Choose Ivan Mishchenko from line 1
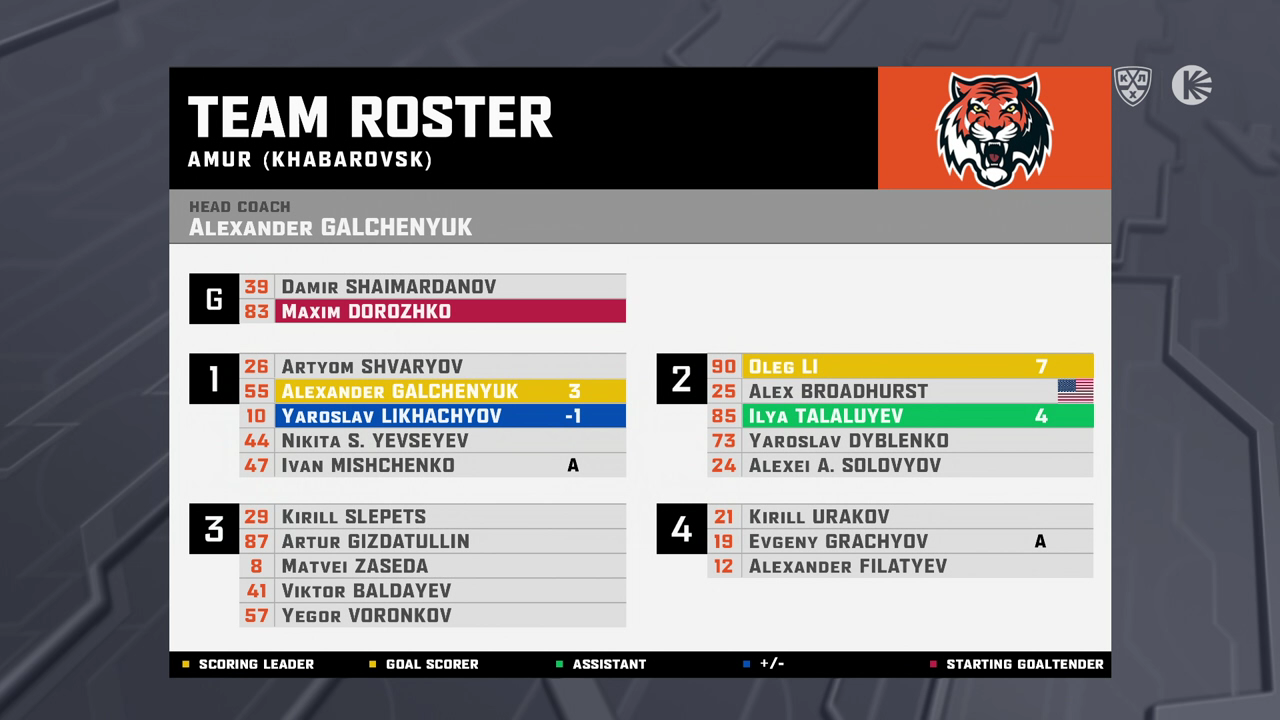Viewport: 1280px width, 720px height. tap(432, 465)
